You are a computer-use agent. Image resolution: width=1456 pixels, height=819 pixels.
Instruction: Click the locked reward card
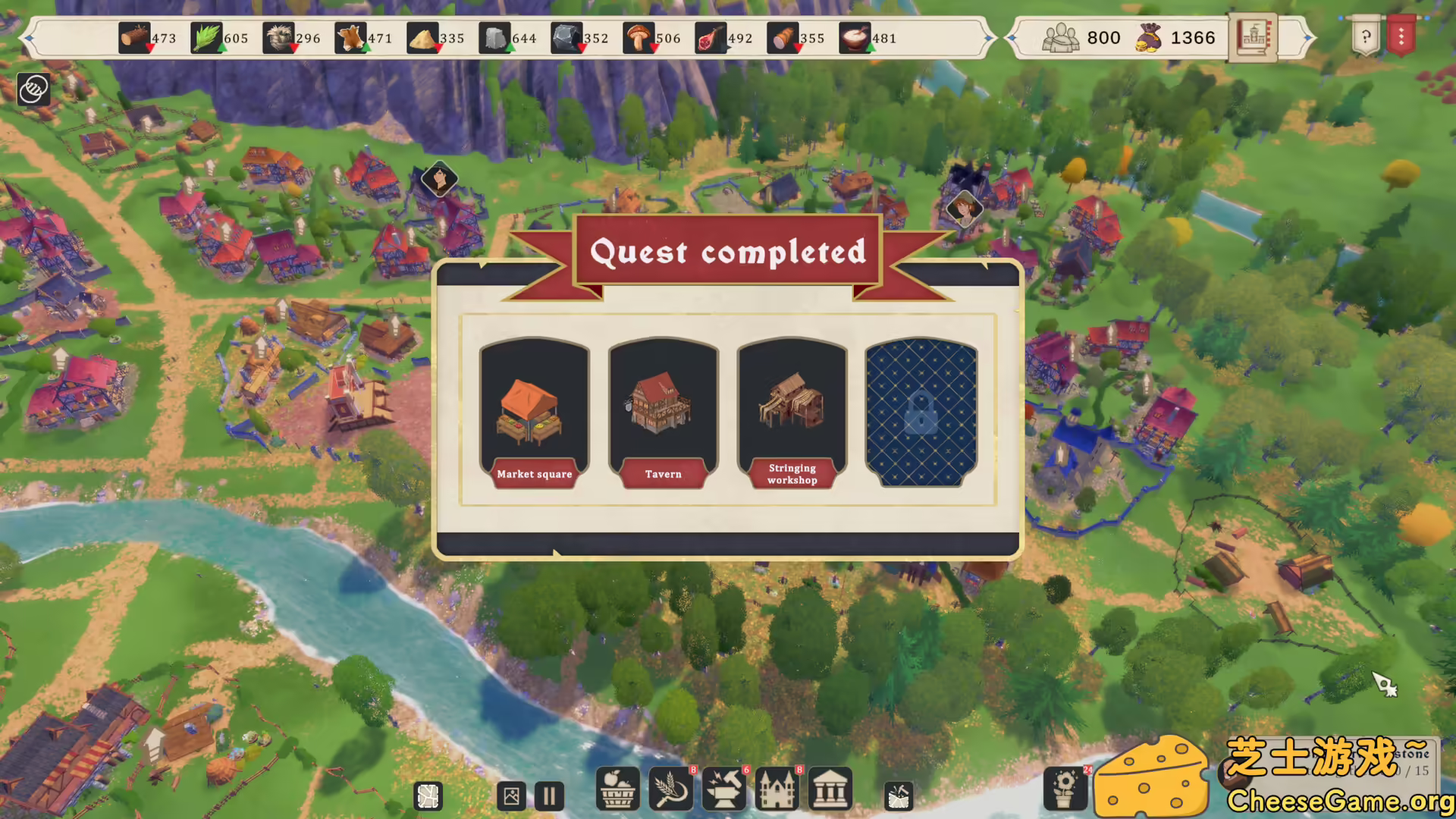click(x=922, y=413)
